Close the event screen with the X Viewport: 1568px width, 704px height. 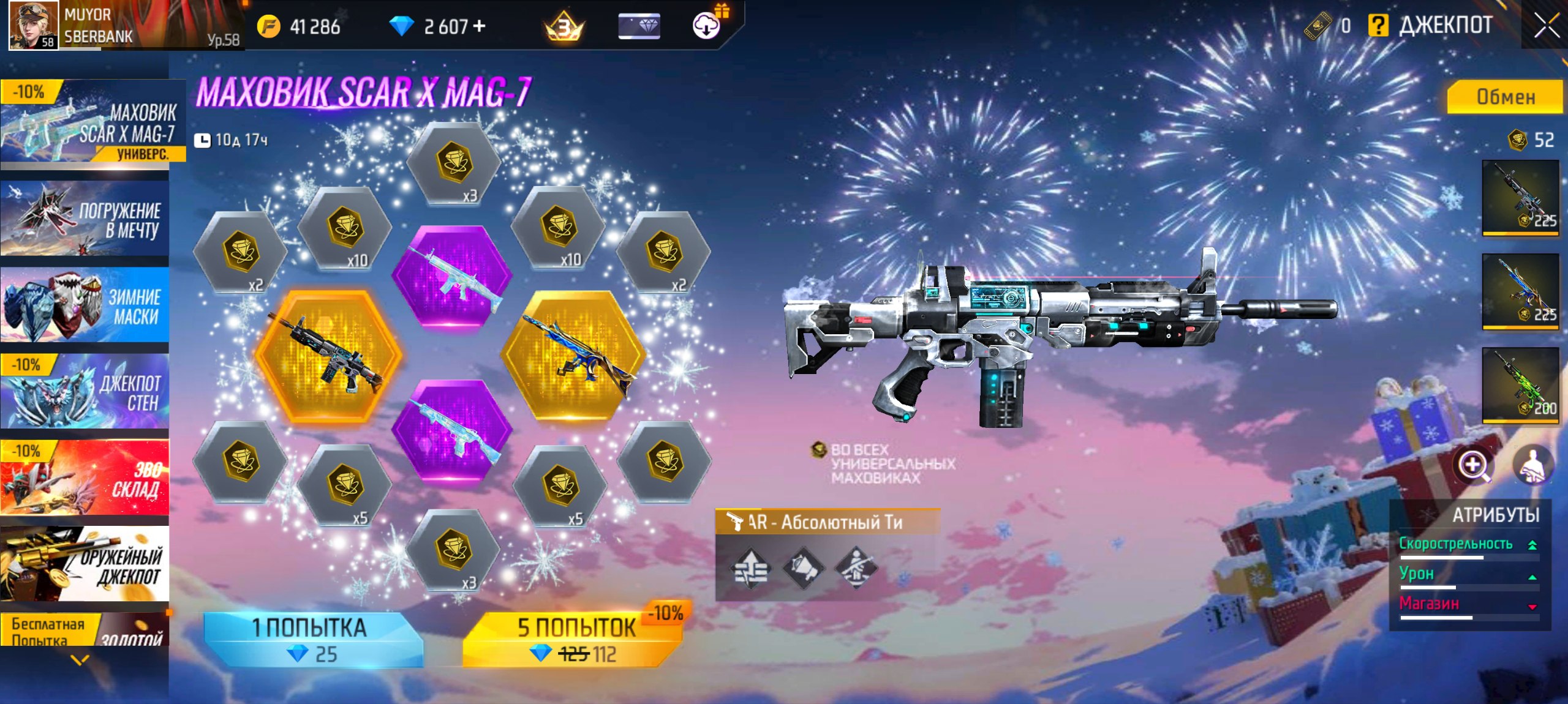[x=1546, y=26]
